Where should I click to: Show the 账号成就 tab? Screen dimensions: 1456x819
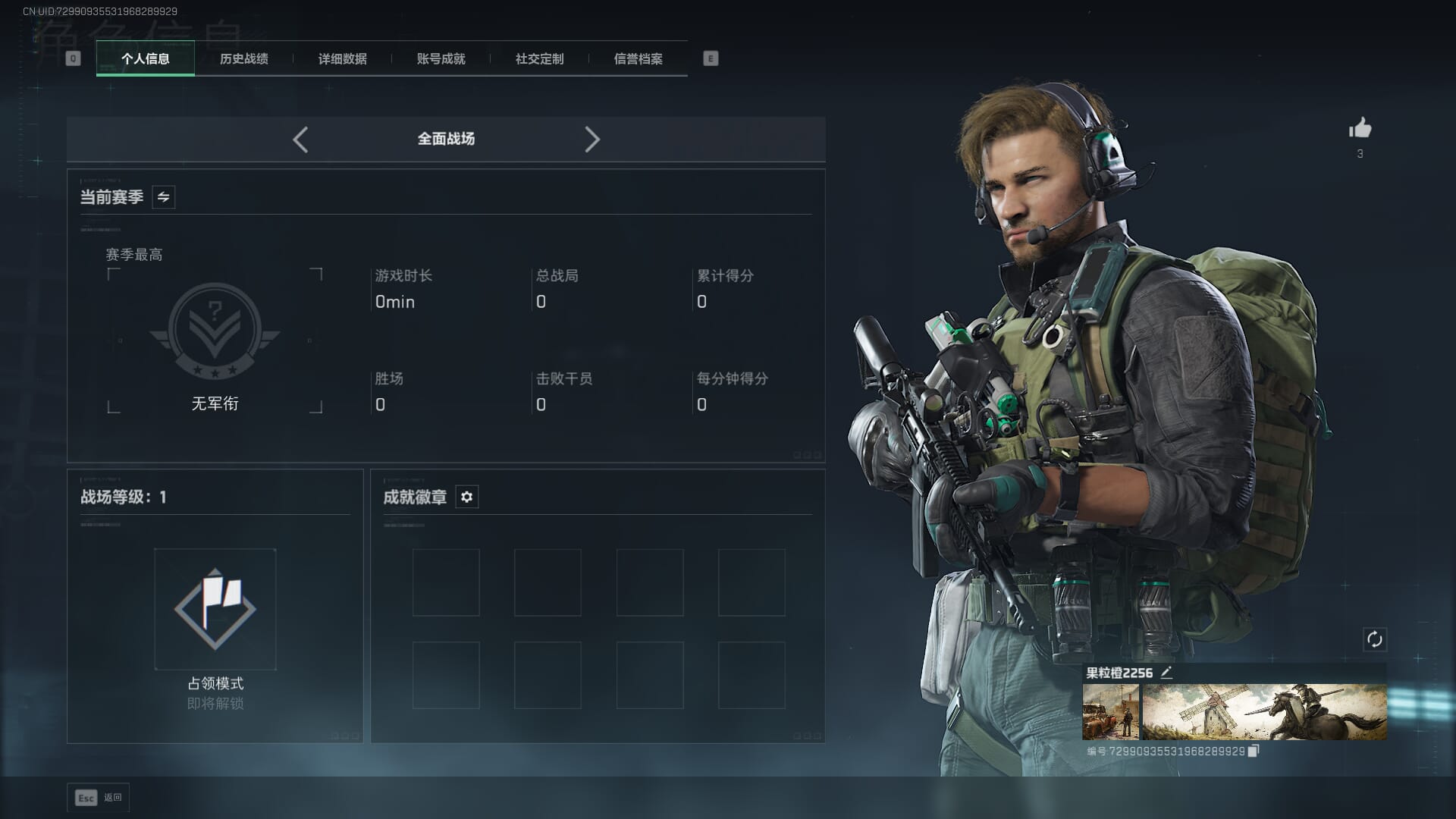click(441, 58)
